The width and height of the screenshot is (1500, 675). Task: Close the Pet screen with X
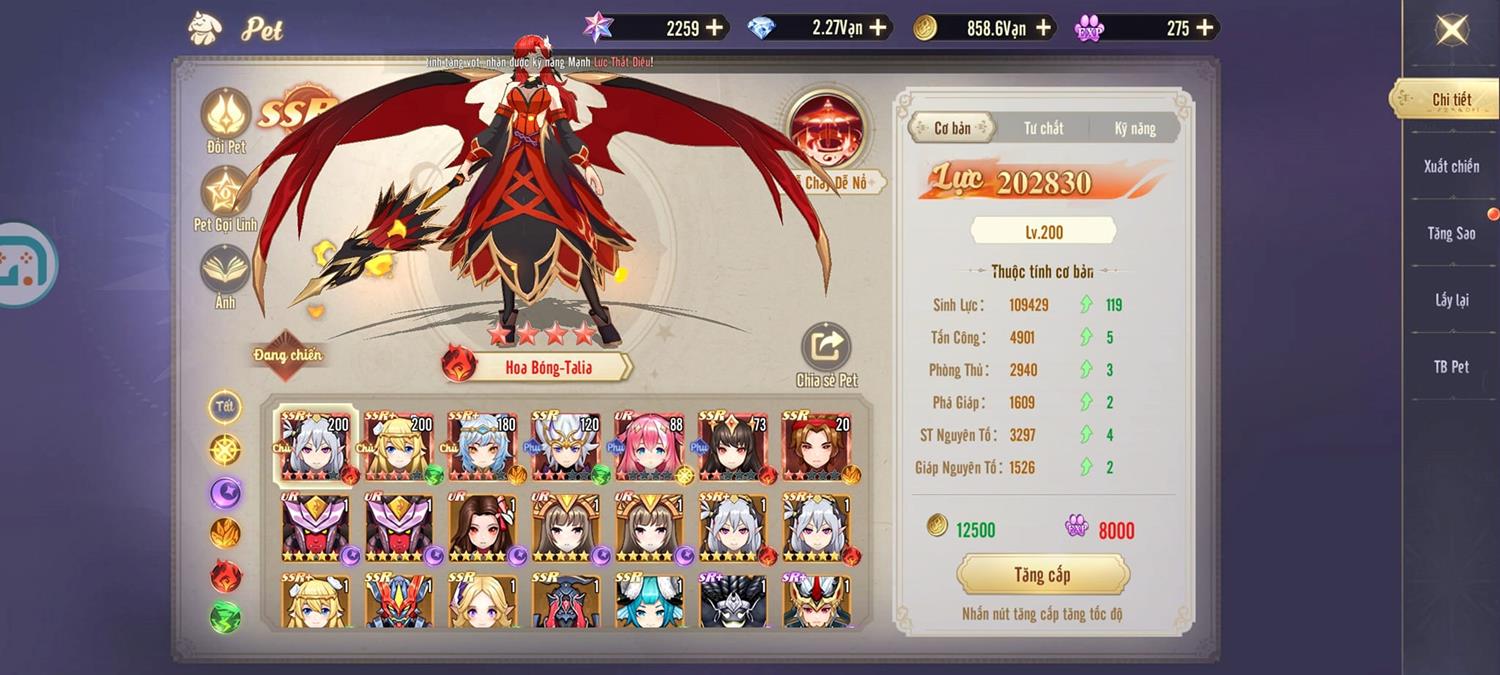1451,30
